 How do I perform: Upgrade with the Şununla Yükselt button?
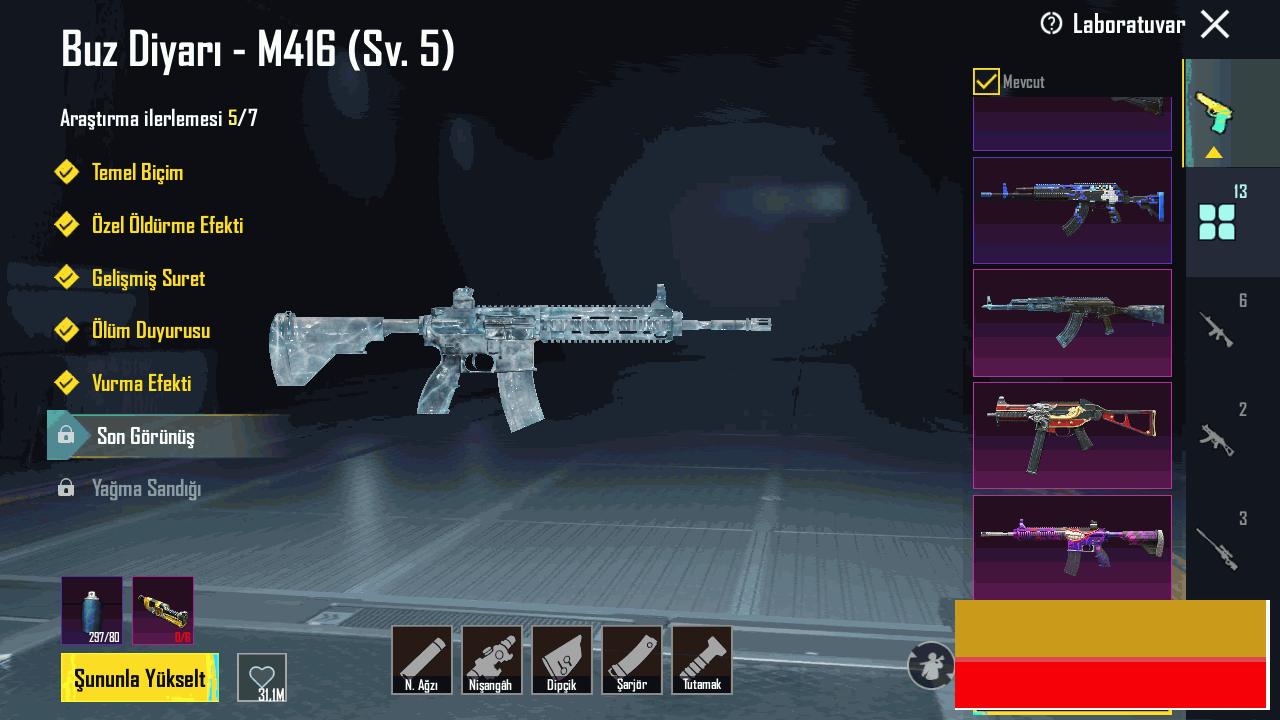pos(140,678)
